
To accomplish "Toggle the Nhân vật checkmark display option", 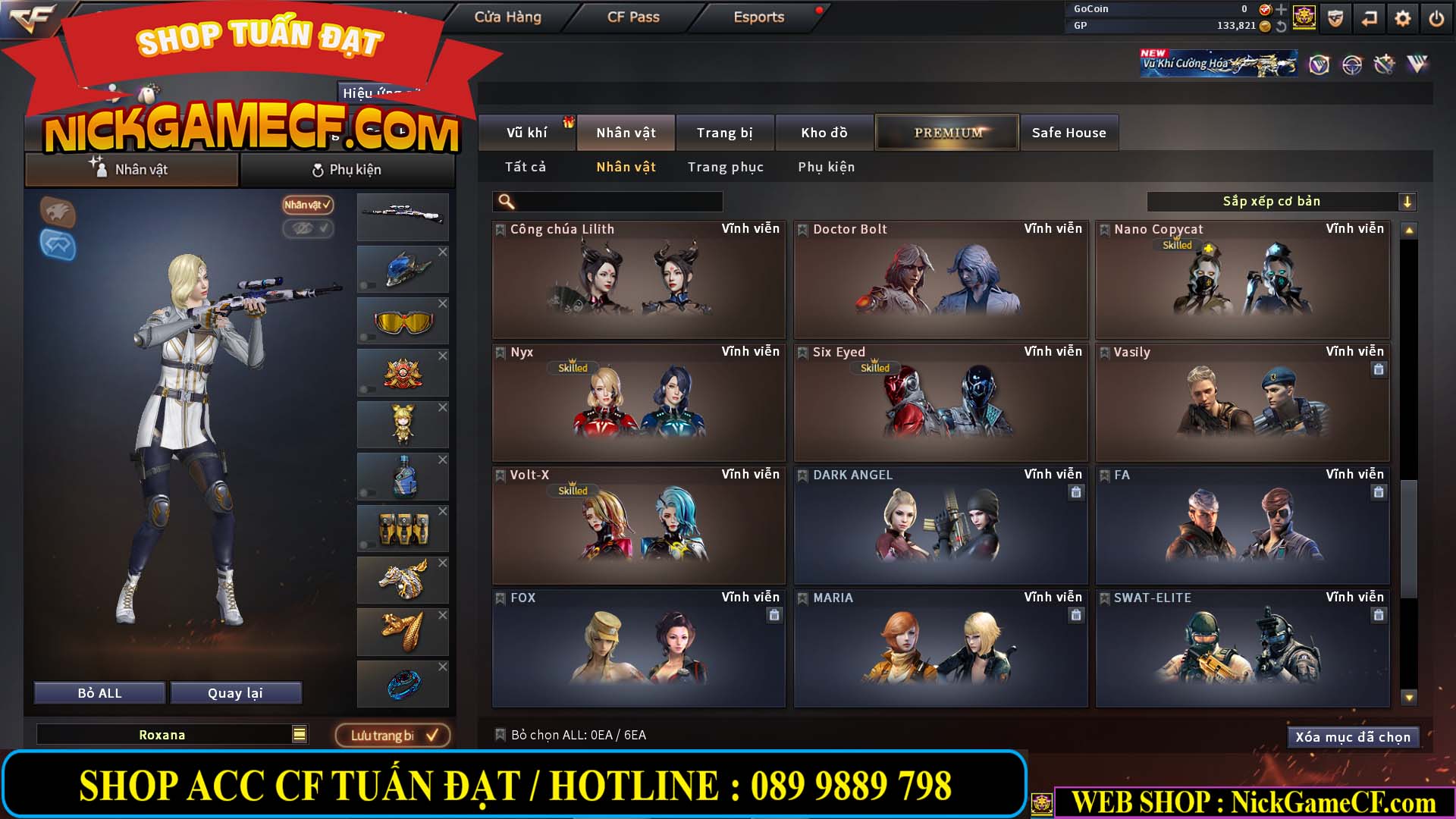I will coord(308,205).
